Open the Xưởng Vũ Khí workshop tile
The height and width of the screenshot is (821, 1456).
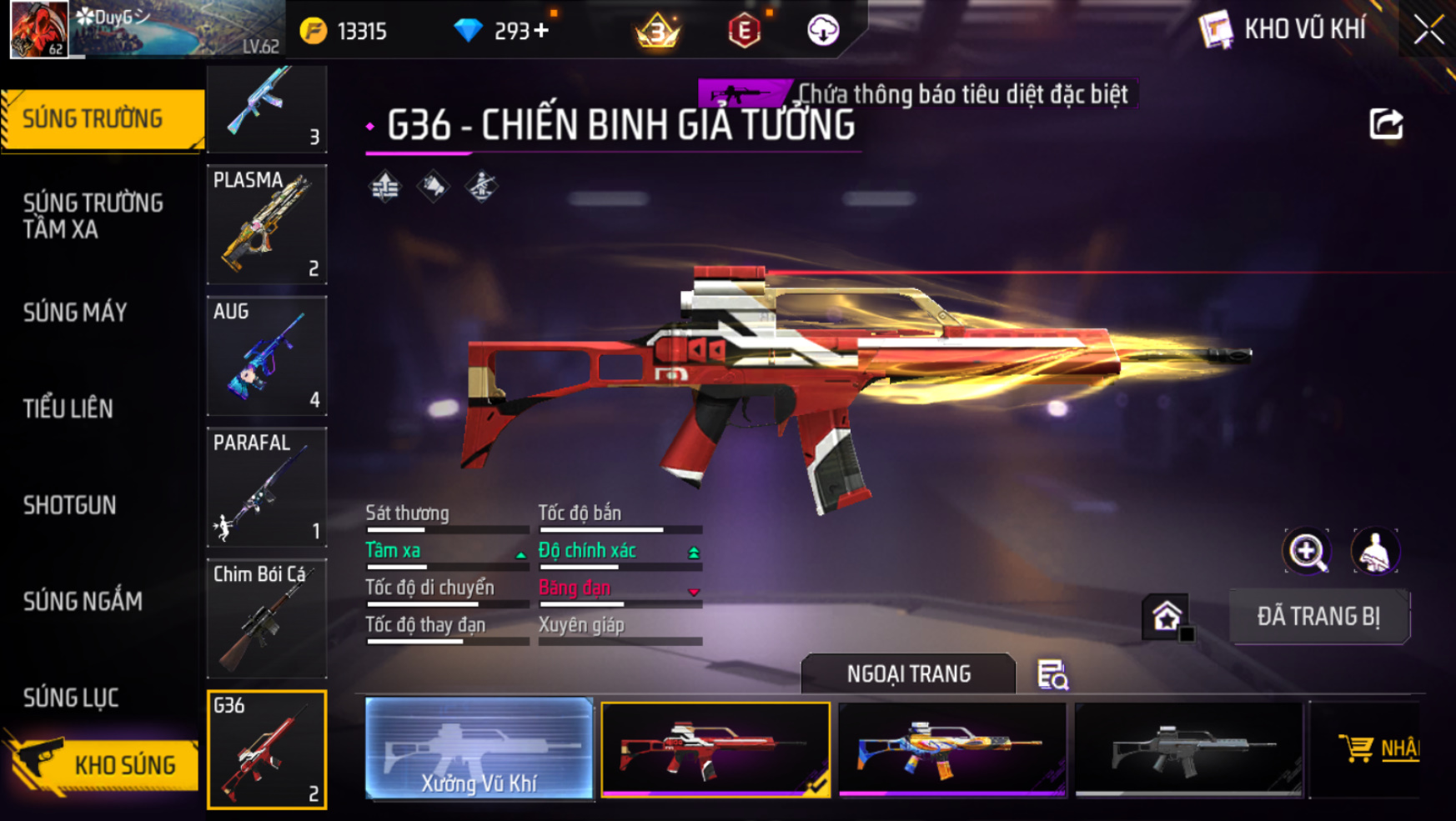(479, 748)
